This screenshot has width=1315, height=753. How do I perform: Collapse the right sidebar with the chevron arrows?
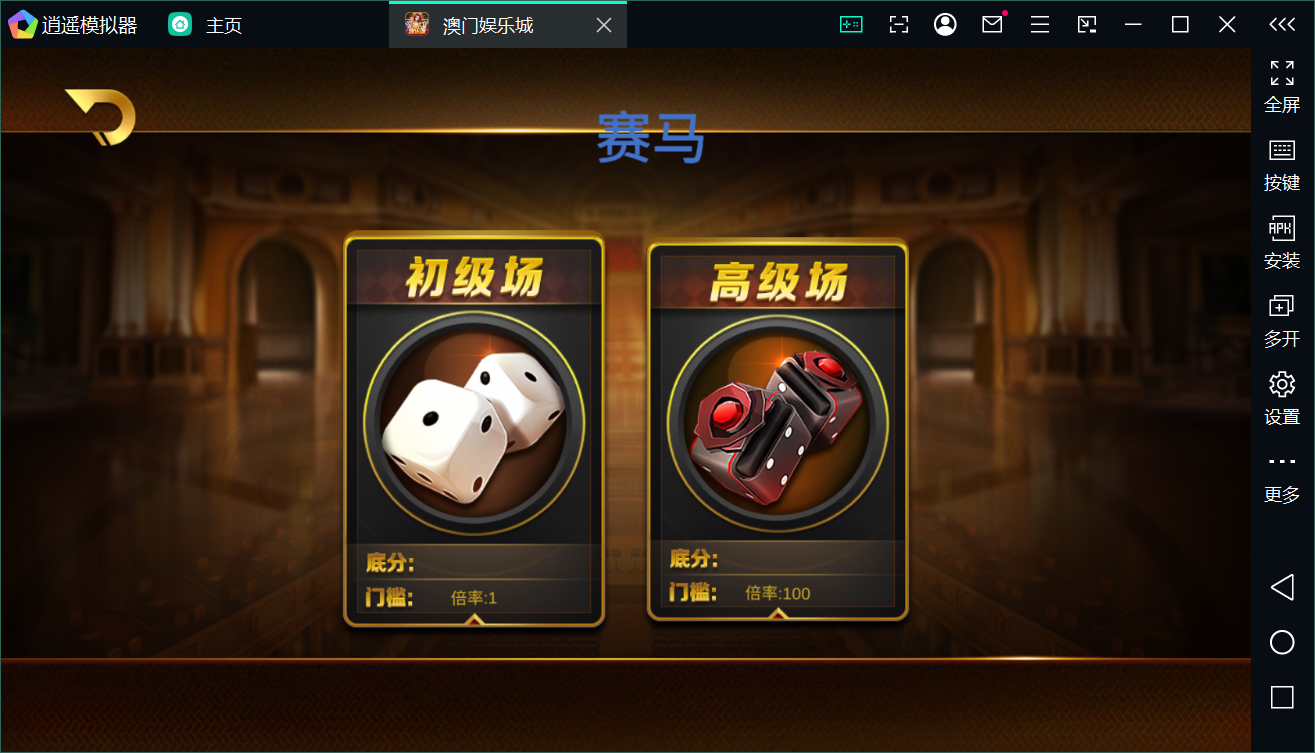[x=1281, y=23]
